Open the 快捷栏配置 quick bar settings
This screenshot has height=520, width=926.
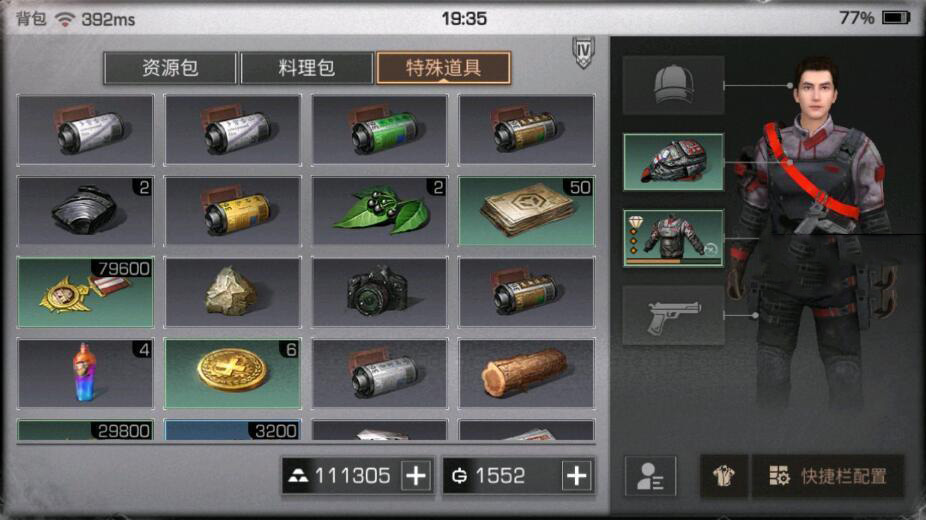coord(828,477)
